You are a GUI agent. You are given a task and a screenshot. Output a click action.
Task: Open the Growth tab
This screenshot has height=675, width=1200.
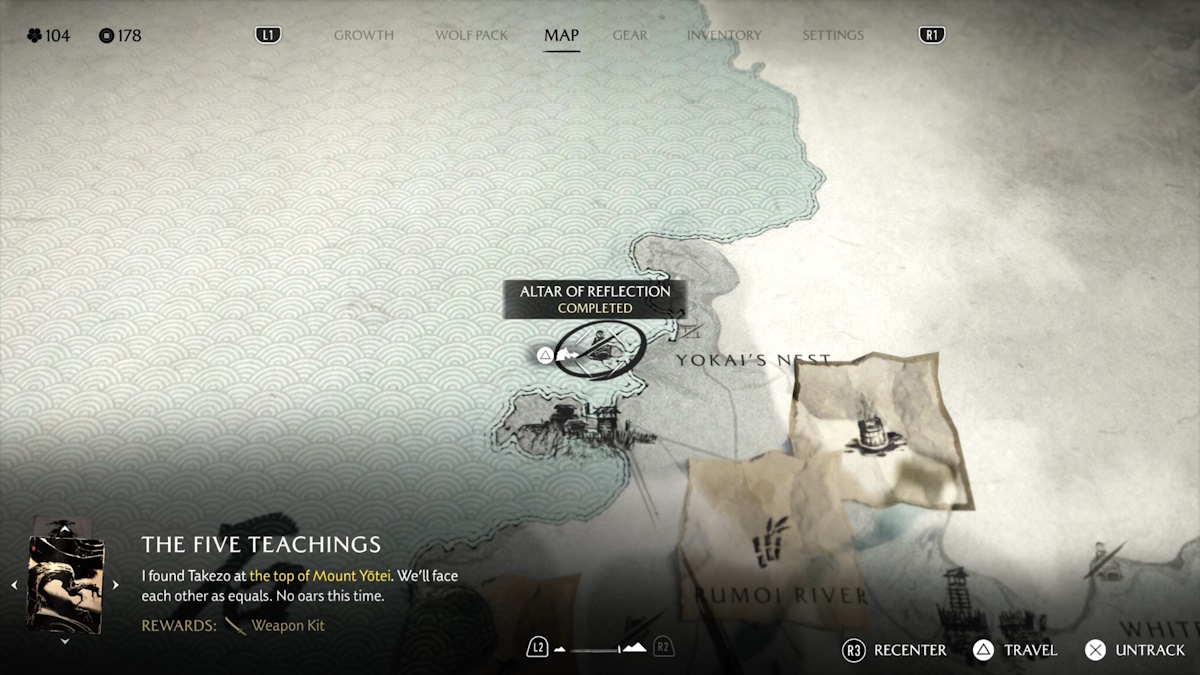point(363,35)
